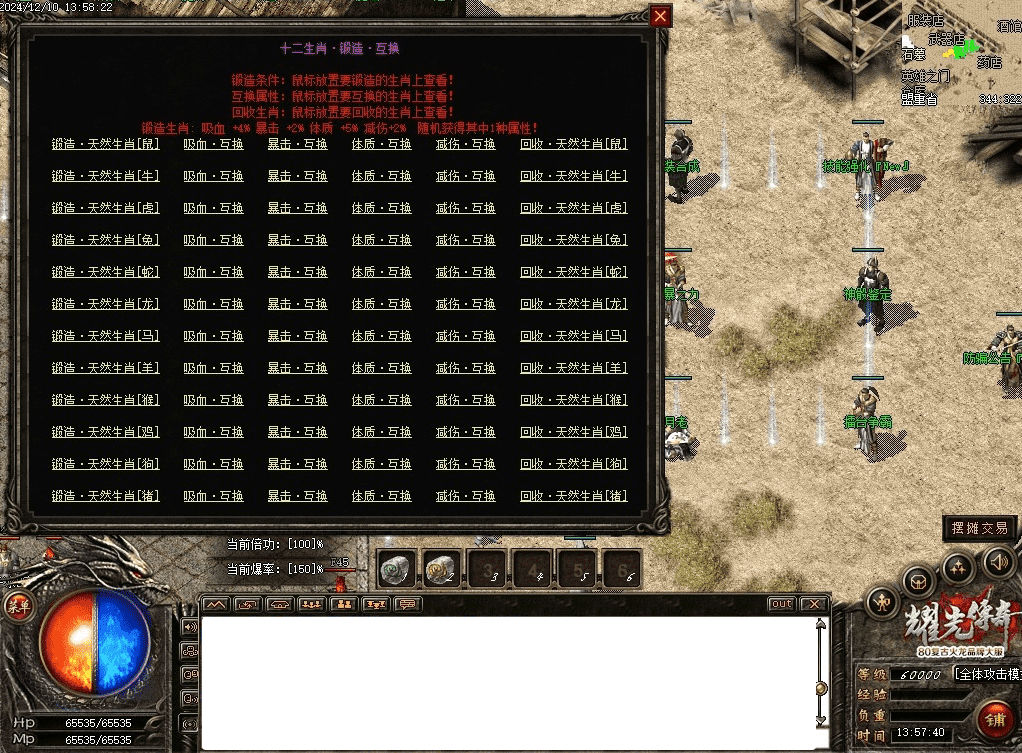This screenshot has width=1022, height=753.
Task: Recycle the 天然生肖[狗] zodiac
Action: pos(574,464)
